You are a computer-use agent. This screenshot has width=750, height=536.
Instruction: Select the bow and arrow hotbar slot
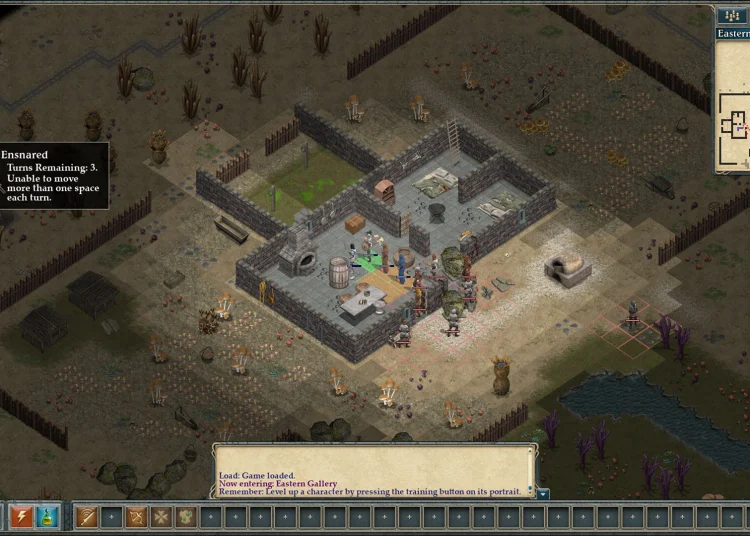point(136,516)
